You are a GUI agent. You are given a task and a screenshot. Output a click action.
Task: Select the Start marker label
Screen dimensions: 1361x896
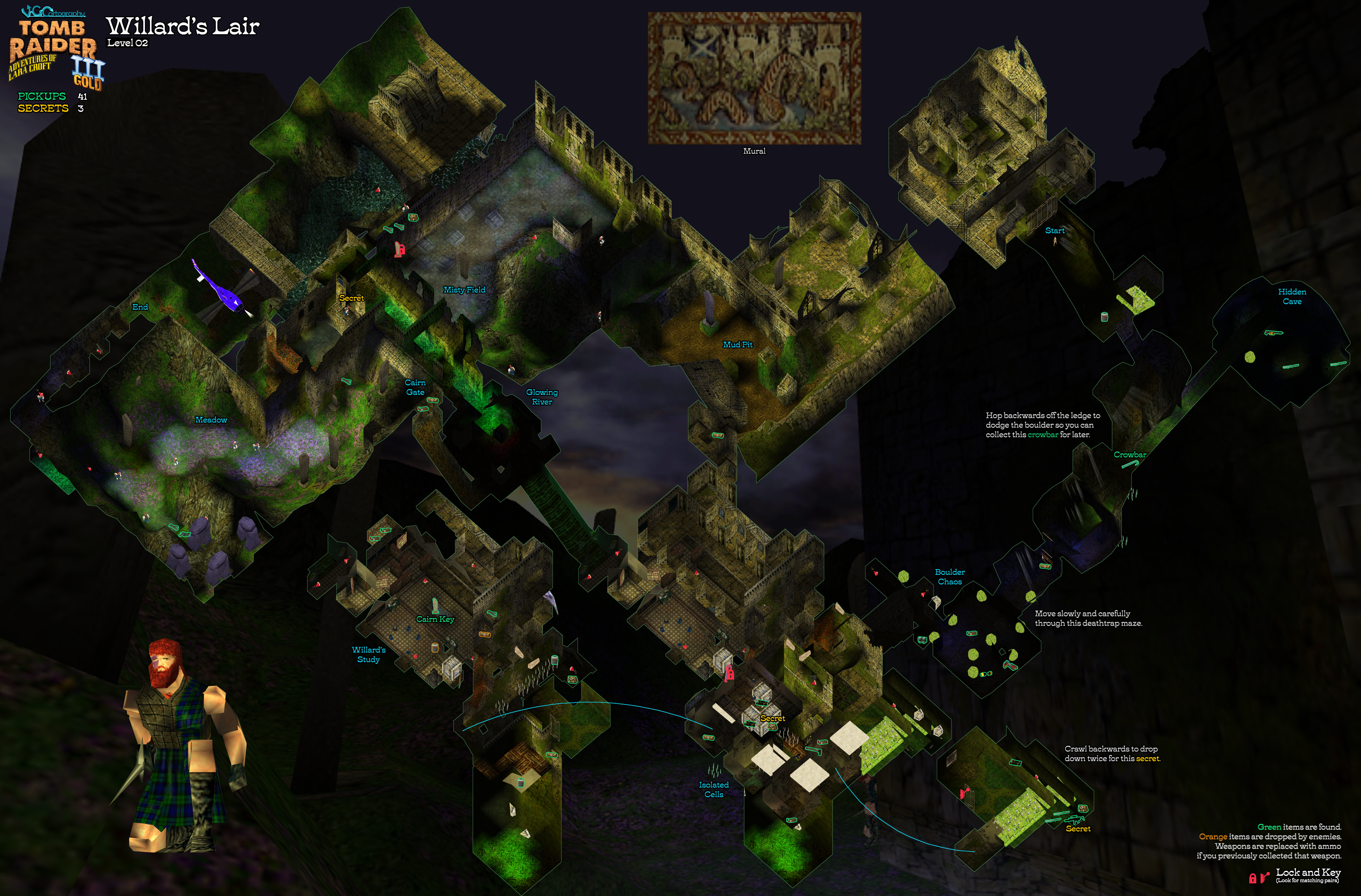tap(1054, 230)
